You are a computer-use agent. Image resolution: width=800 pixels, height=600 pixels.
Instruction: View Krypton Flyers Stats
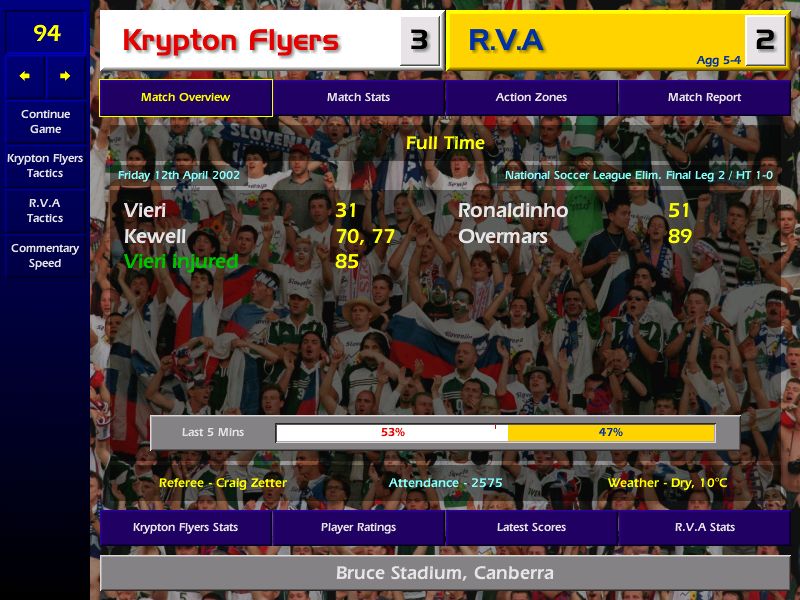point(185,527)
